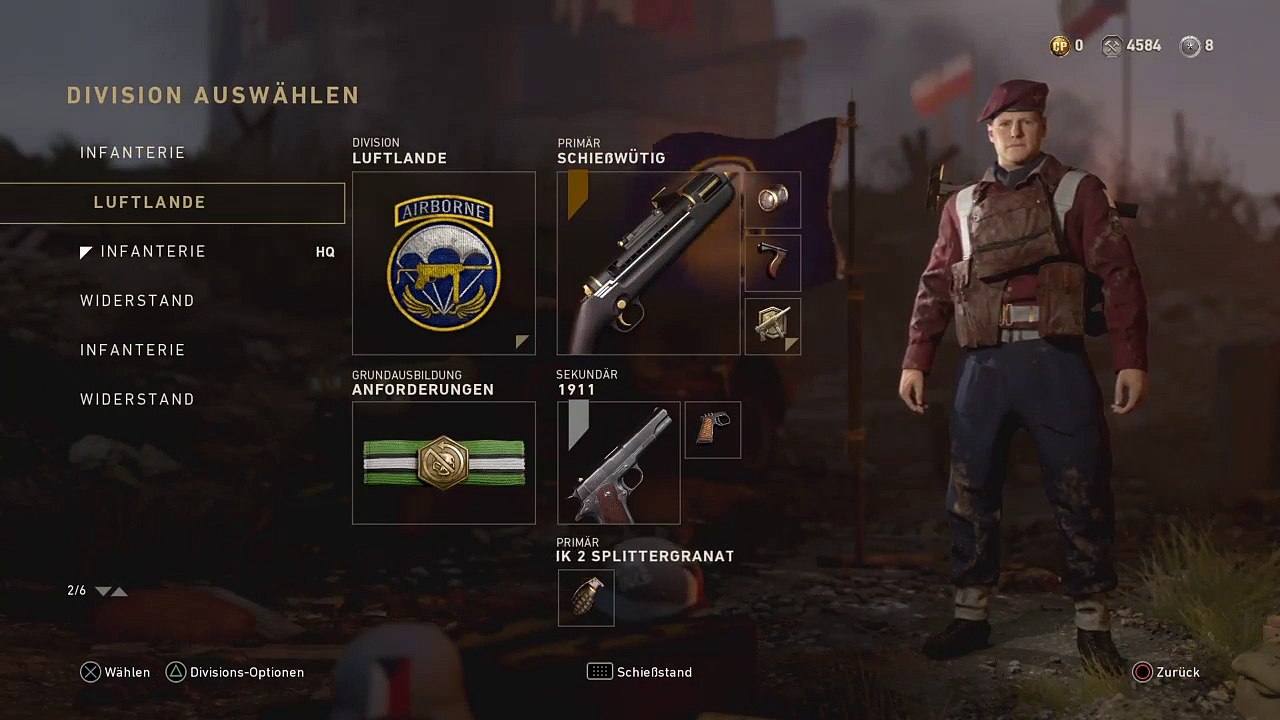Screen dimensions: 1280x720
Task: Select the 1911 secondary pistol slot
Action: (x=618, y=463)
